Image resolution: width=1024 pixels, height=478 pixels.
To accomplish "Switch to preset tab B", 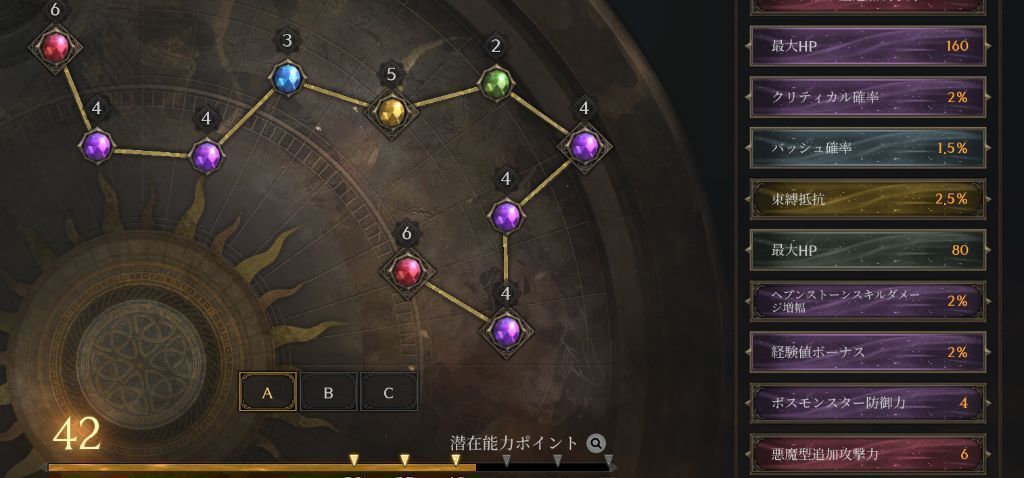I will [x=328, y=393].
